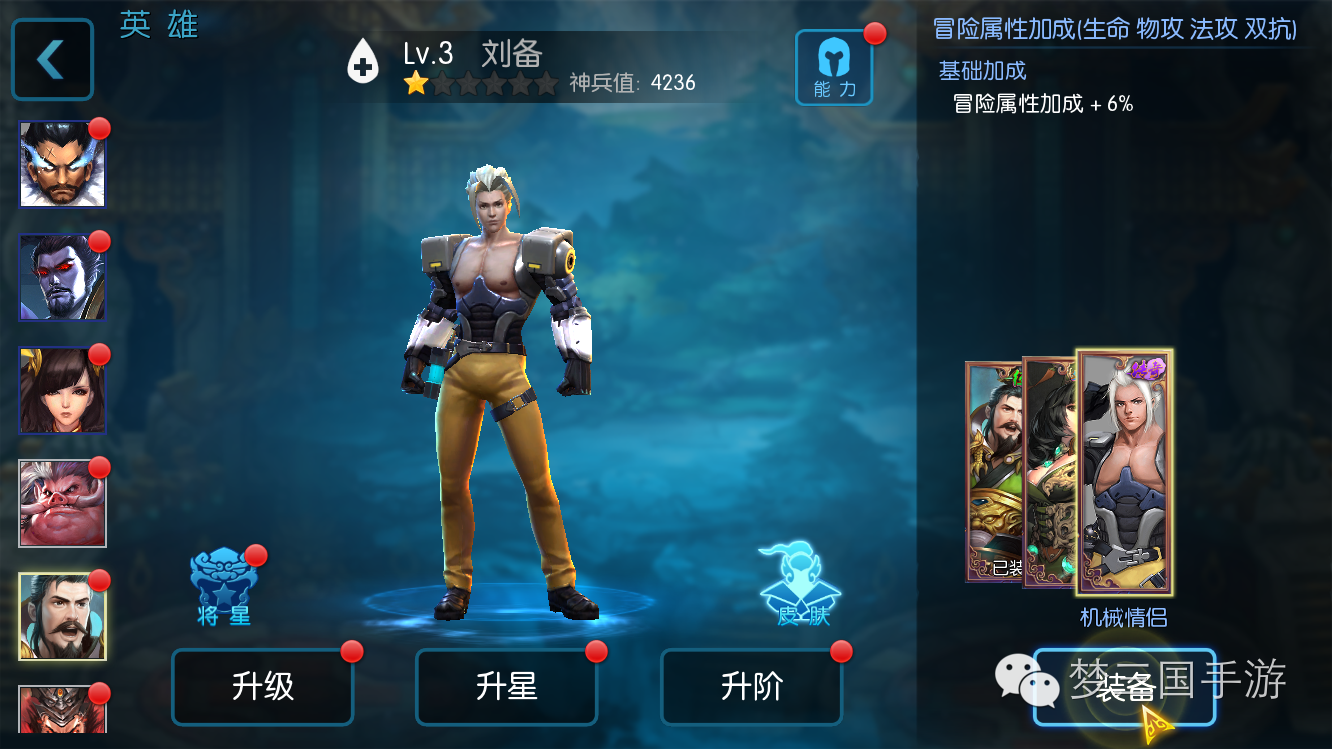Viewport: 1332px width, 749px height.
Task: Click the red notification dot on 能力
Action: (x=873, y=33)
